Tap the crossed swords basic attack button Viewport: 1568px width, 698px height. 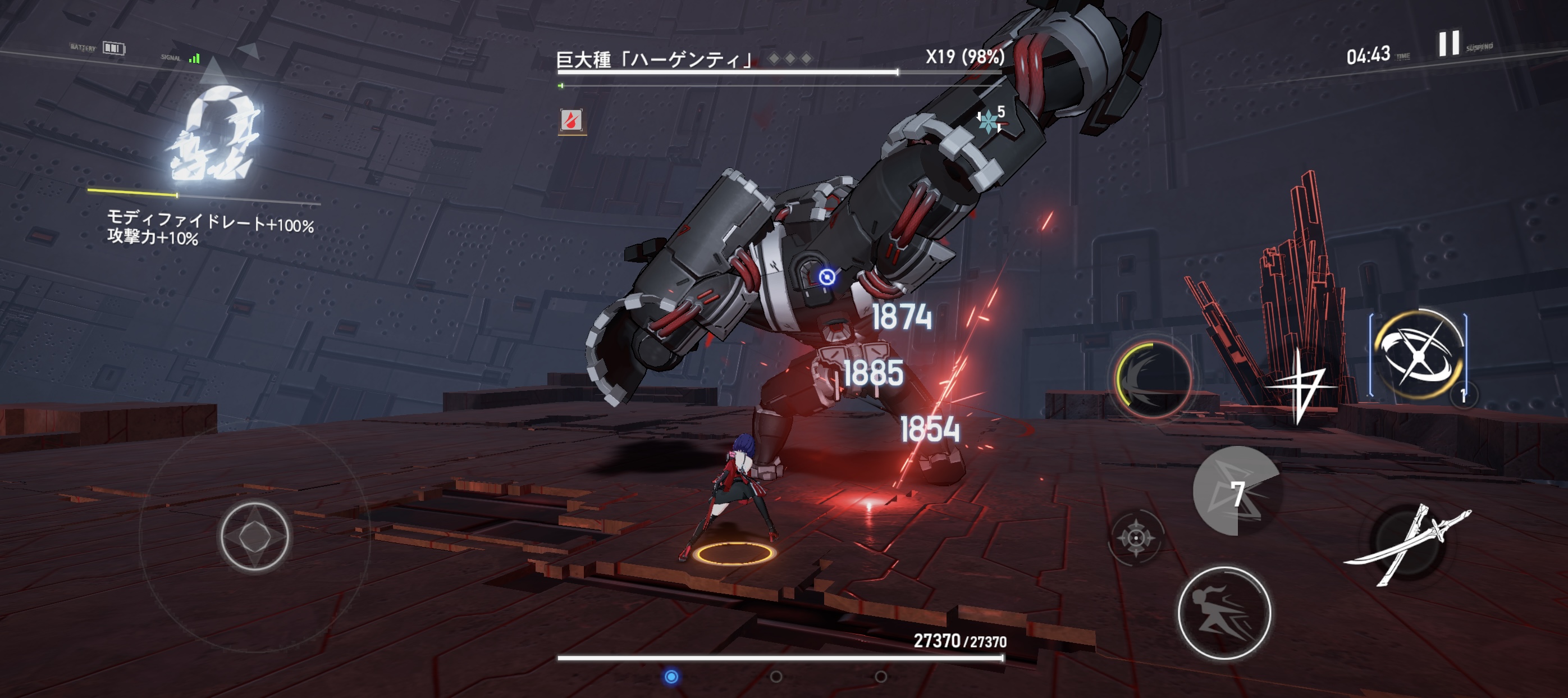pyautogui.click(x=1407, y=544)
